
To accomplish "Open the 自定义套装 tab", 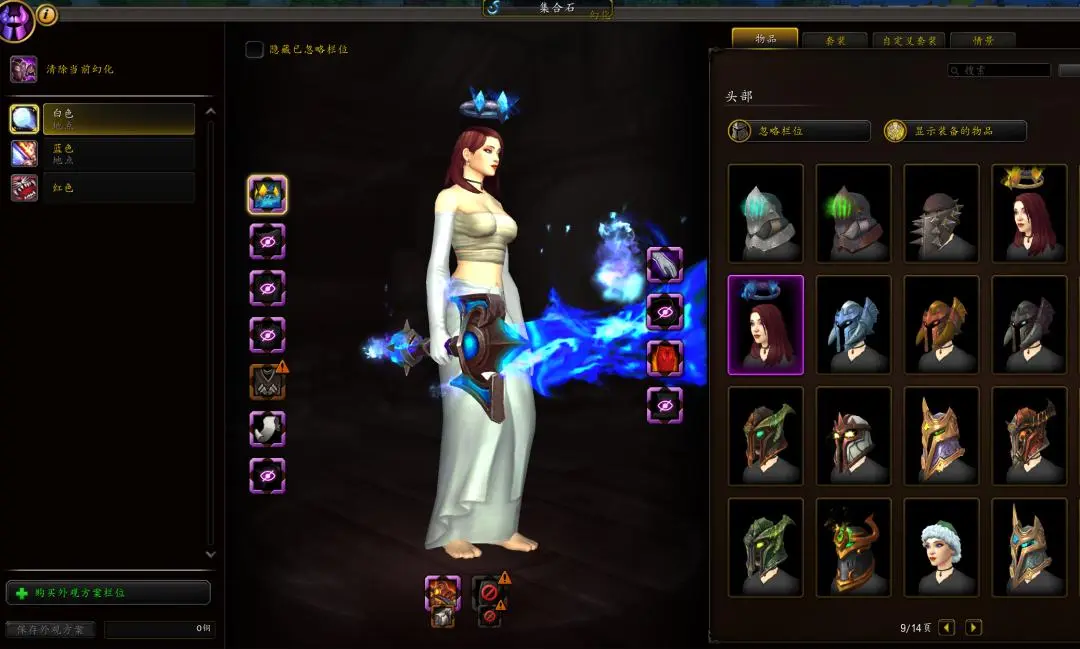I will pyautogui.click(x=908, y=40).
